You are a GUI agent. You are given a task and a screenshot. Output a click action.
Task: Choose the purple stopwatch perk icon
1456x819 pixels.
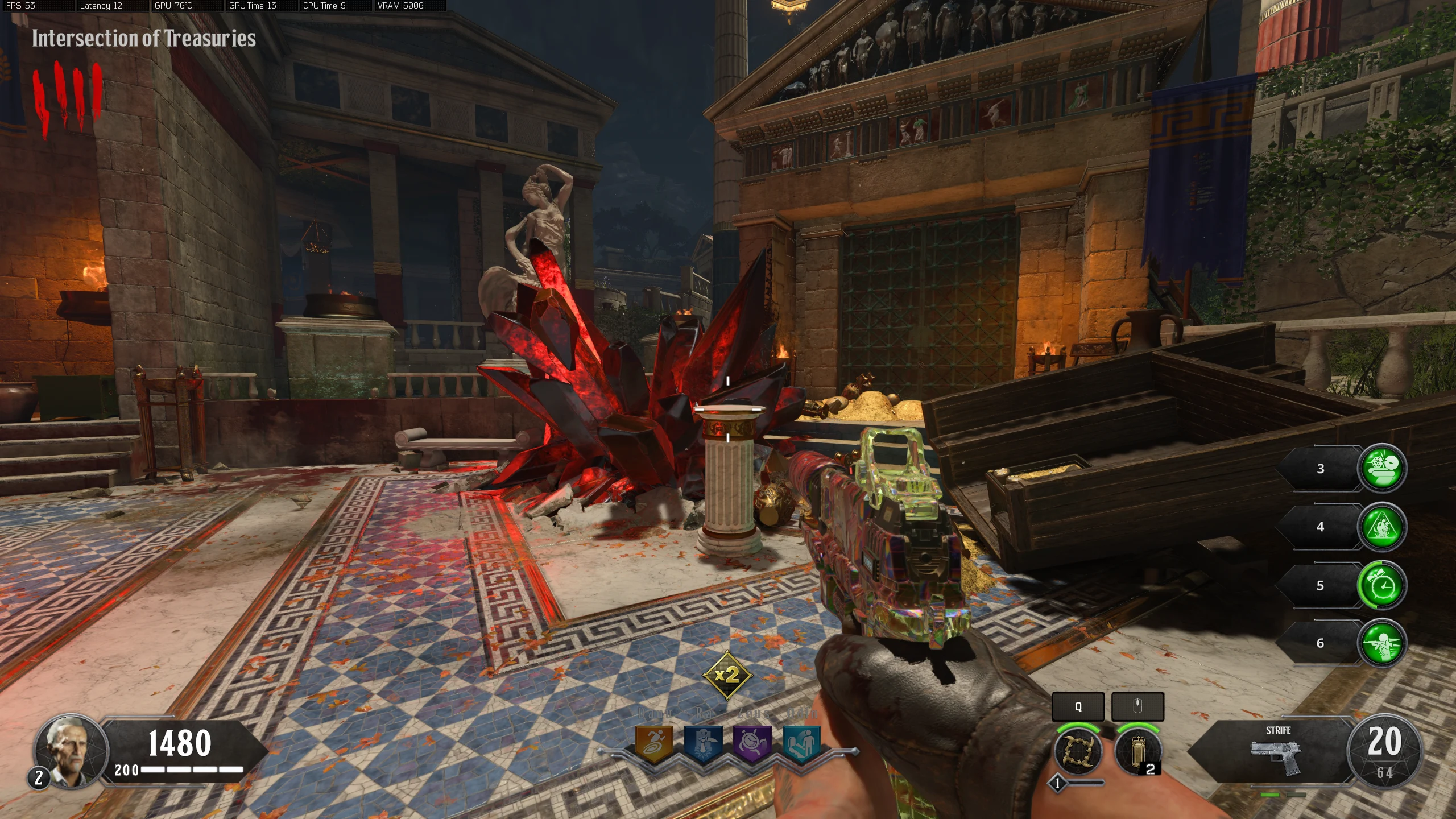[x=752, y=743]
